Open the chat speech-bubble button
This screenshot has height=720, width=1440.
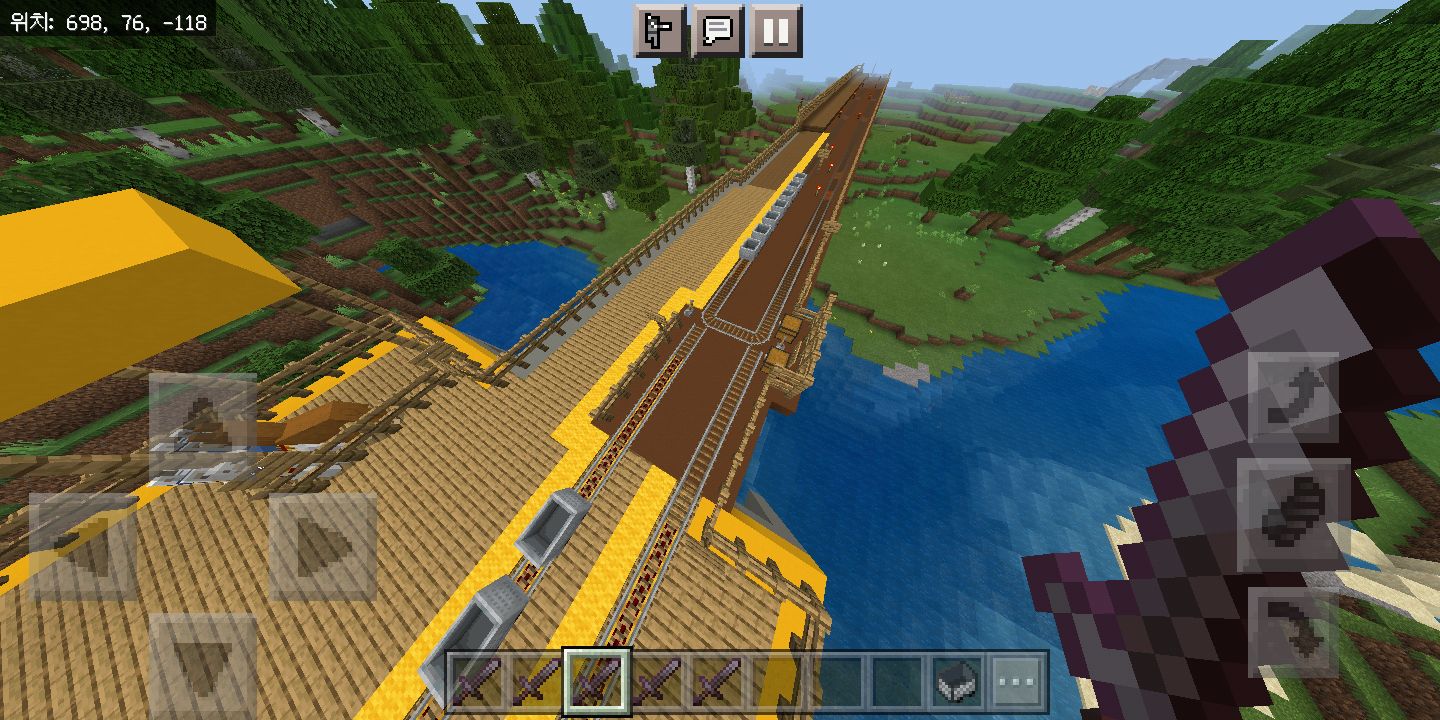point(718,31)
